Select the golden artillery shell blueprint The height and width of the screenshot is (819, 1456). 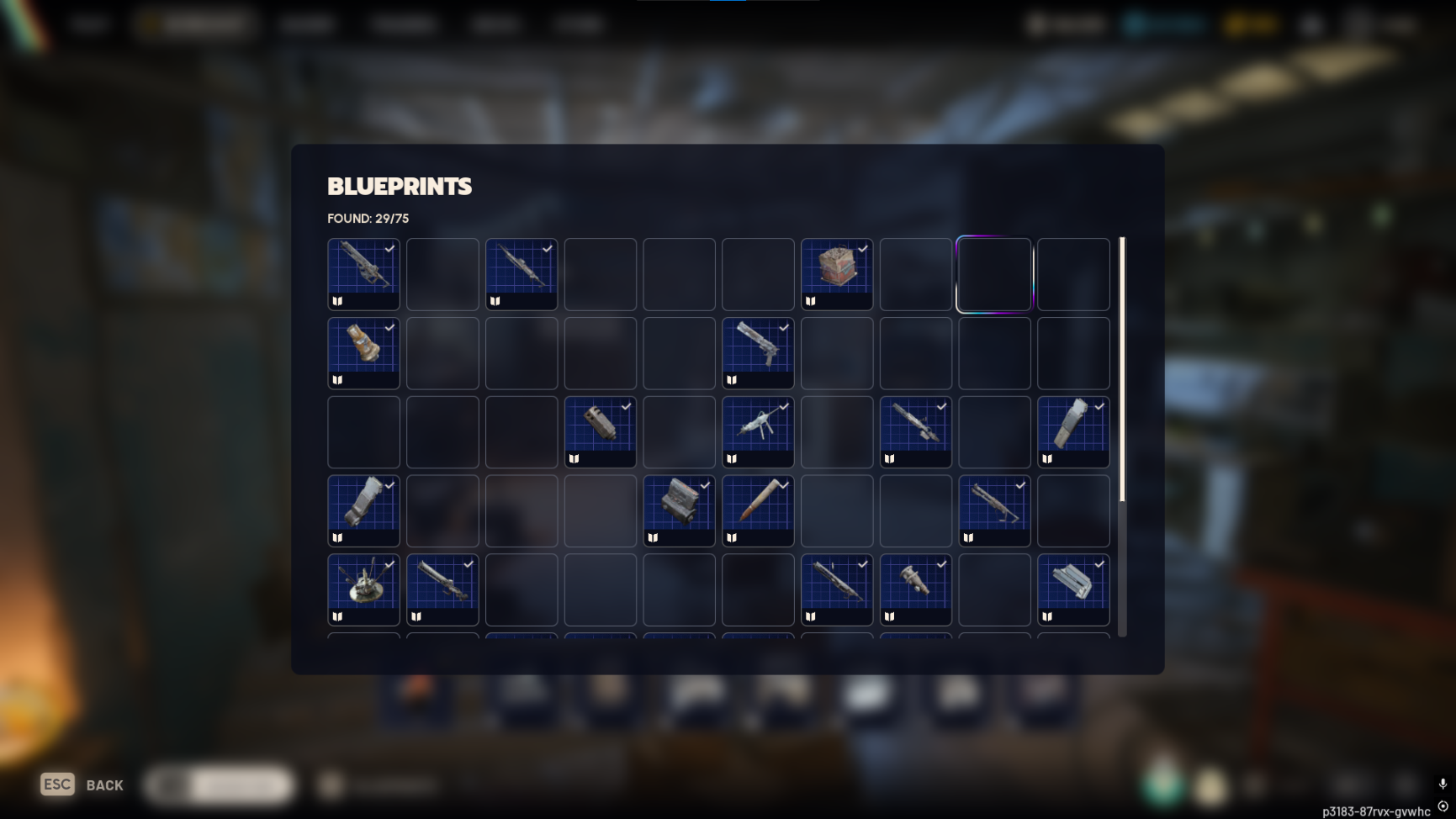[363, 353]
